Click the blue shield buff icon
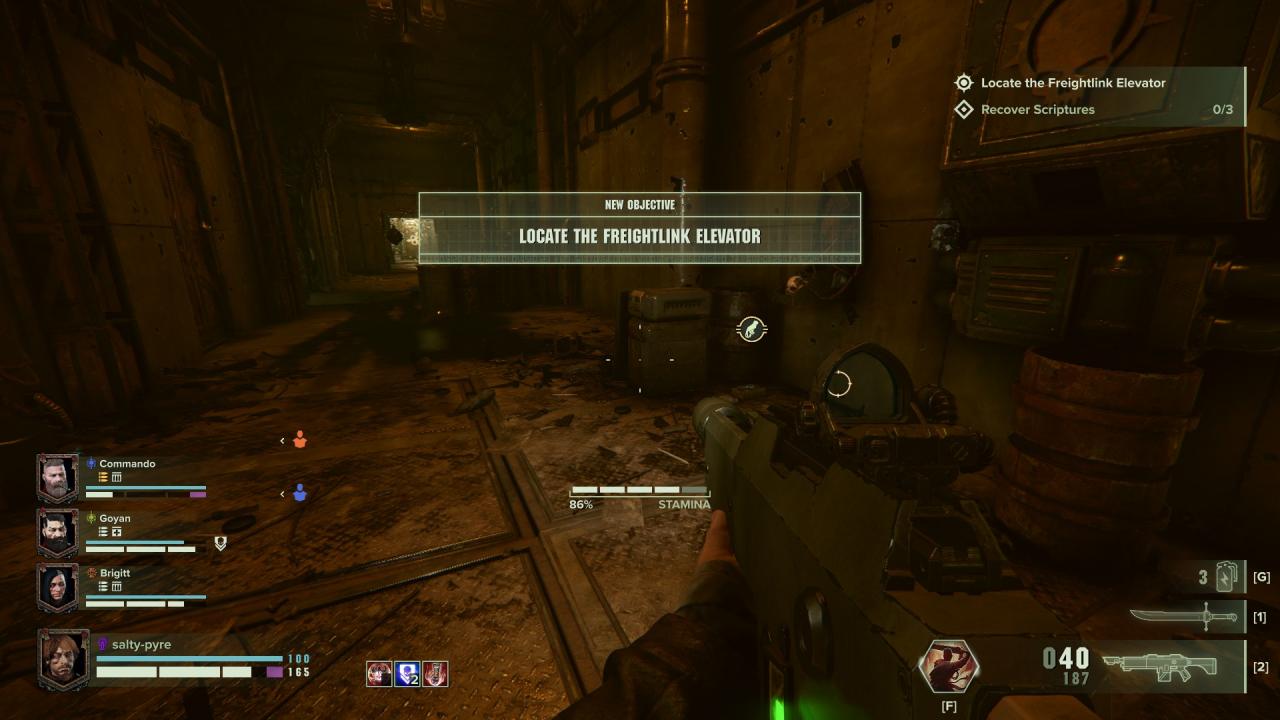Screen dimensions: 1280x720 point(407,674)
